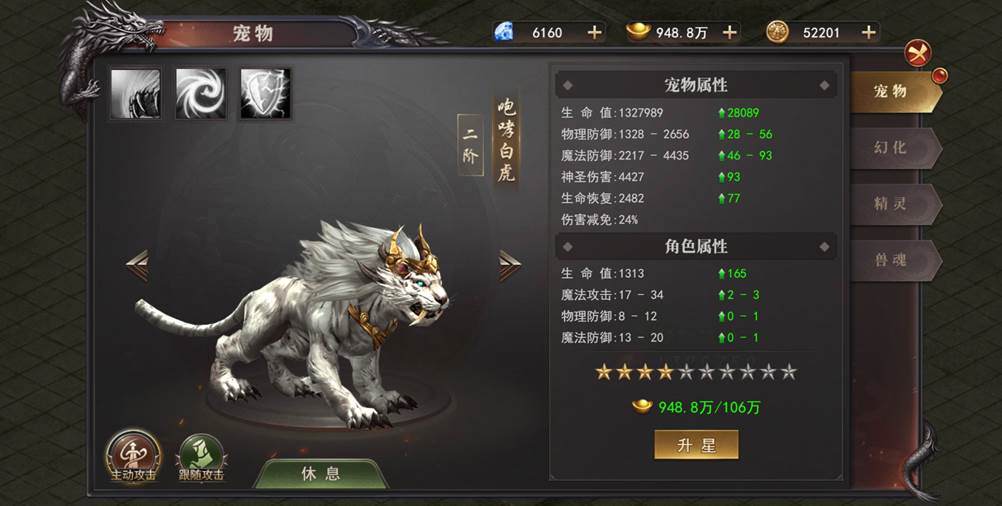Viewport: 1002px width, 506px height.
Task: Add more gold ingots with plus button
Action: pos(729,32)
